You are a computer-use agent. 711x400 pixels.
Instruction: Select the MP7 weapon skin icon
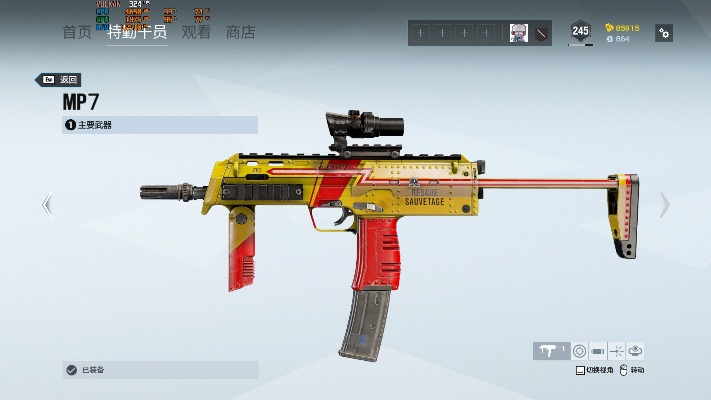point(550,350)
